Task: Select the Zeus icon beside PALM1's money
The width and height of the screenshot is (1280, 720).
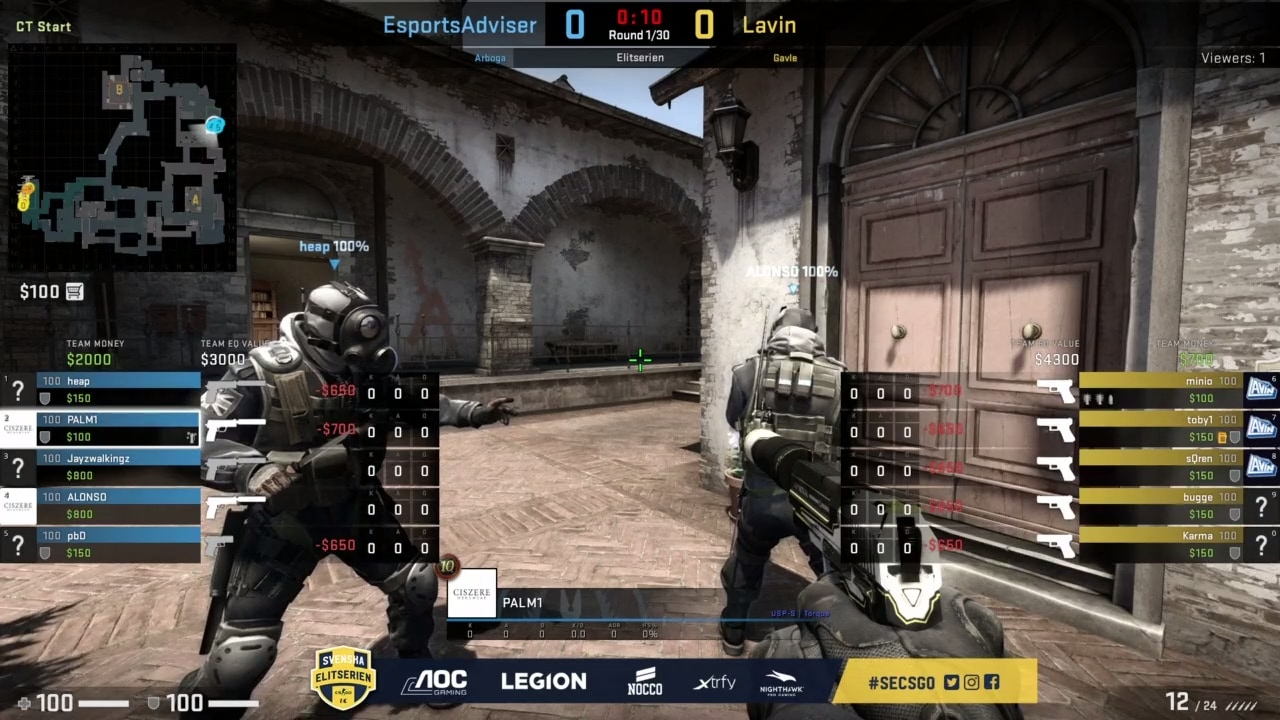Action: click(x=191, y=438)
